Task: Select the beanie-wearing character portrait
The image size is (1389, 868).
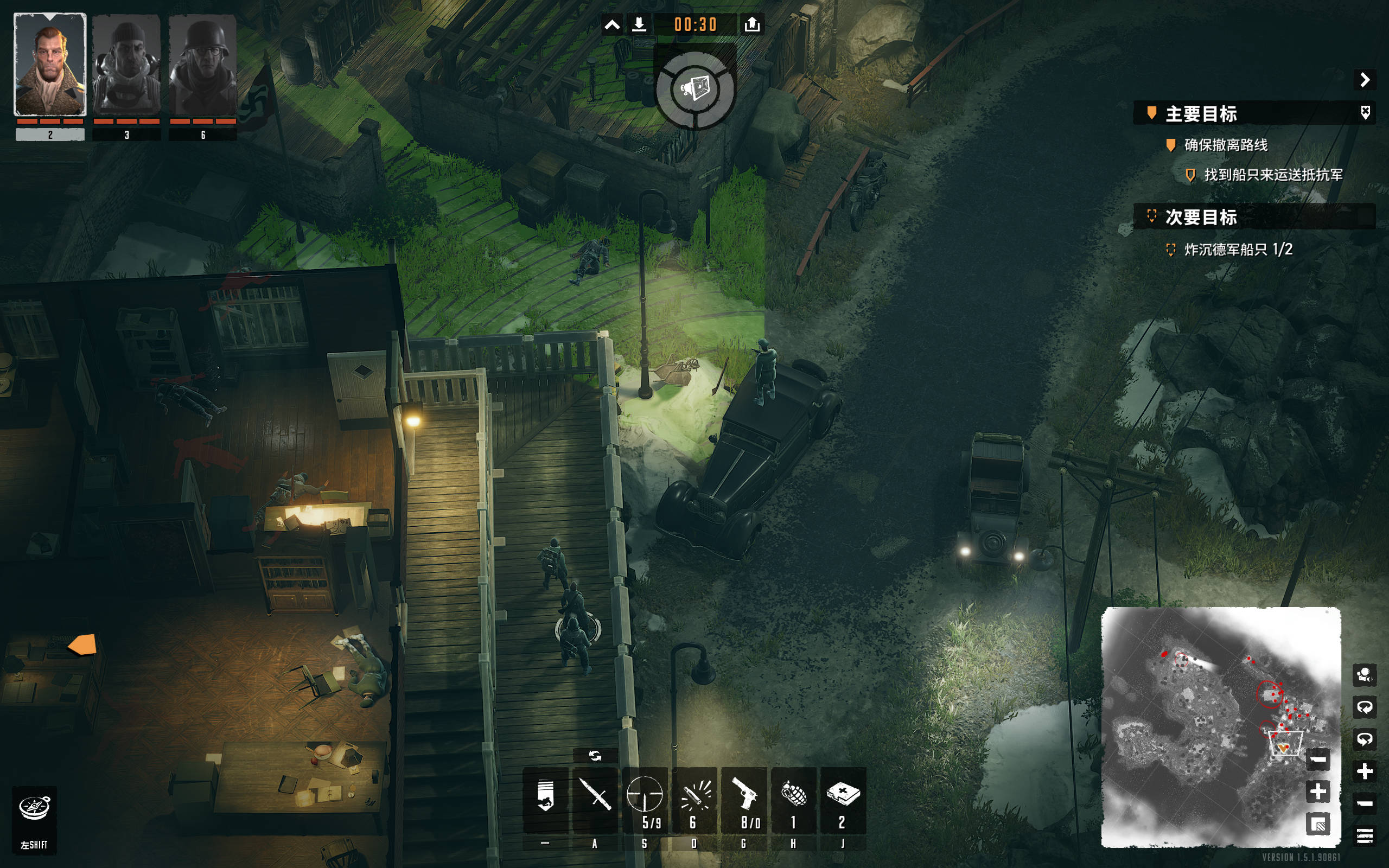Action: coord(126,65)
